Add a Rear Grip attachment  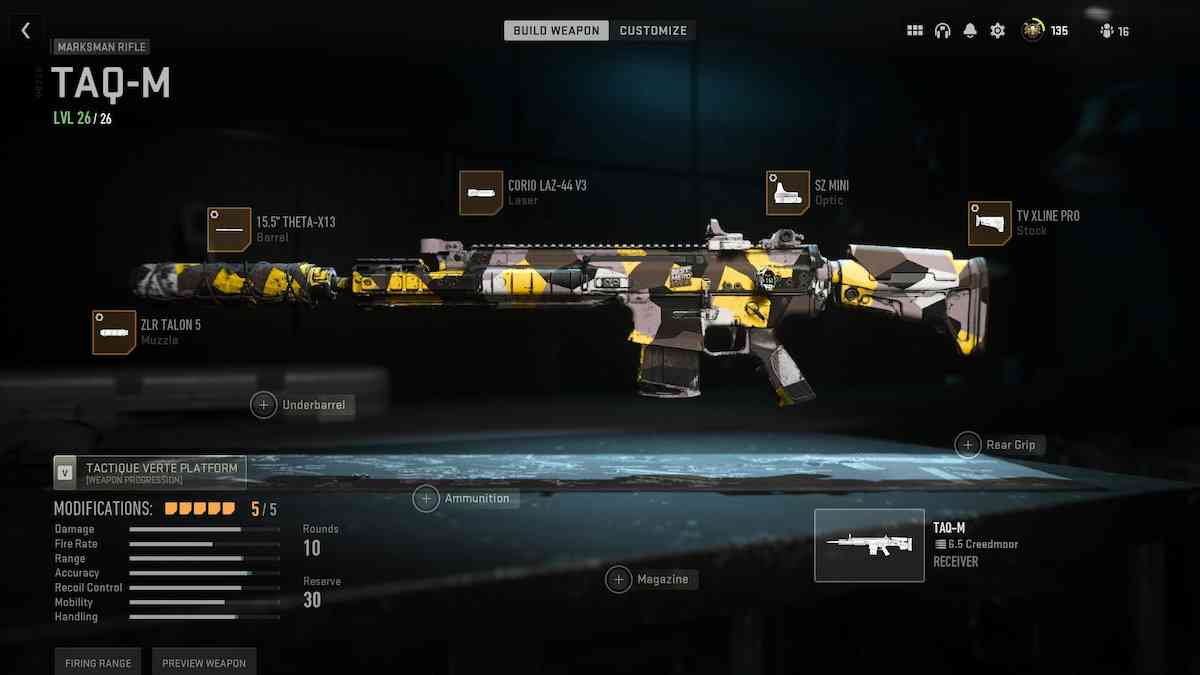[968, 445]
